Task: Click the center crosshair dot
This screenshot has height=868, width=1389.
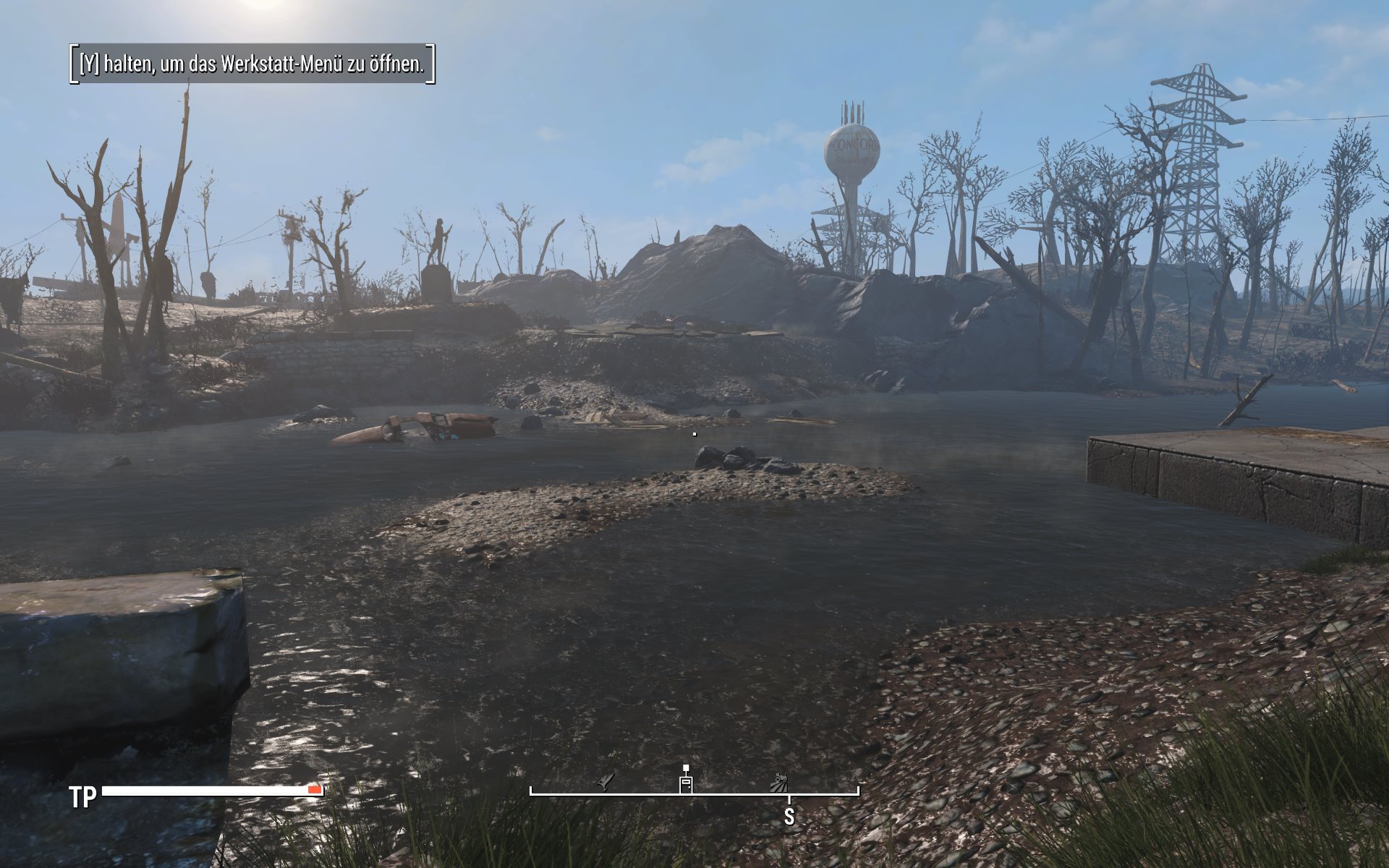Action: coord(694,433)
